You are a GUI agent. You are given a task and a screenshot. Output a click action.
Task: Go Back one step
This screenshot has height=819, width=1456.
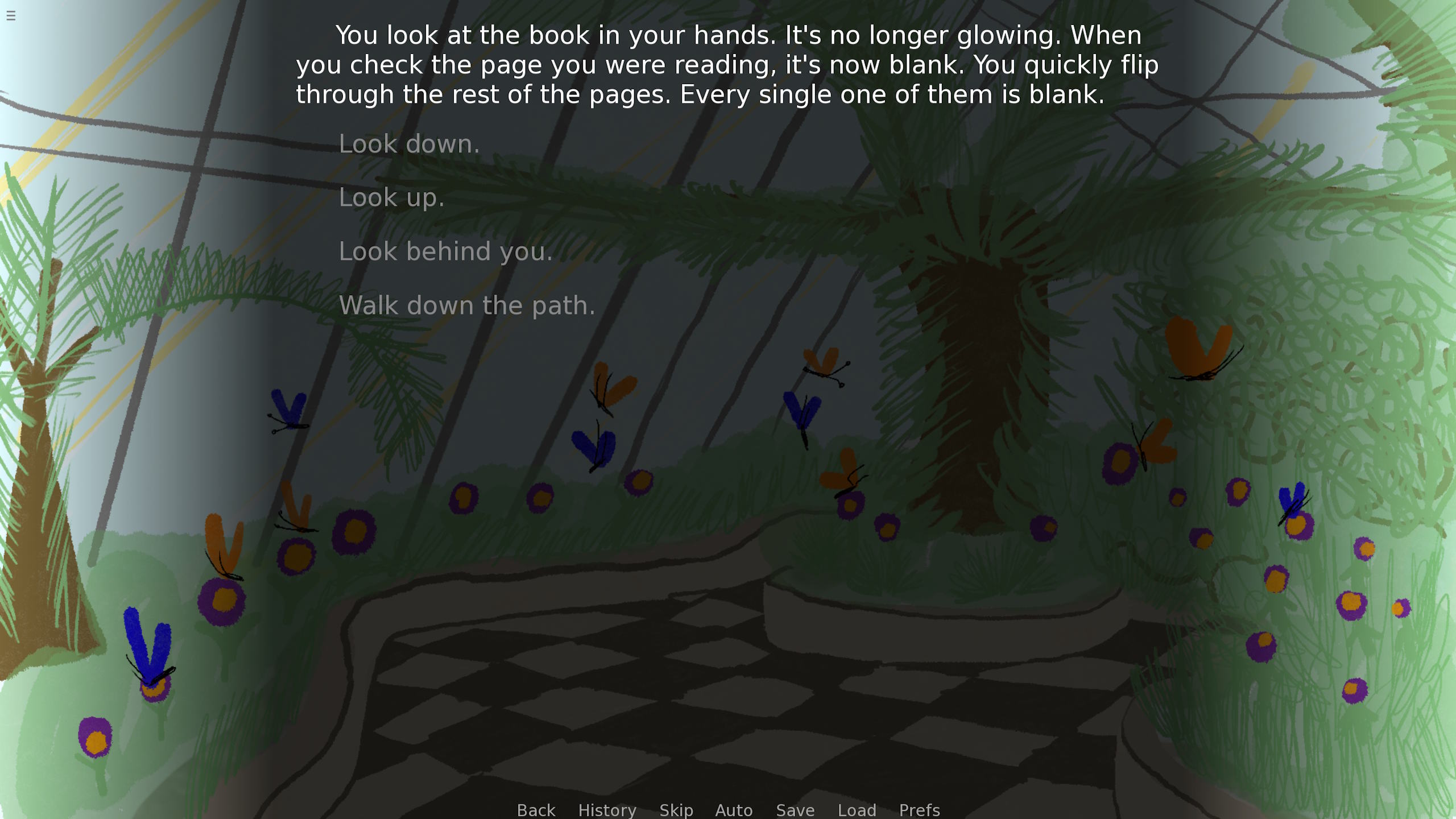point(536,809)
